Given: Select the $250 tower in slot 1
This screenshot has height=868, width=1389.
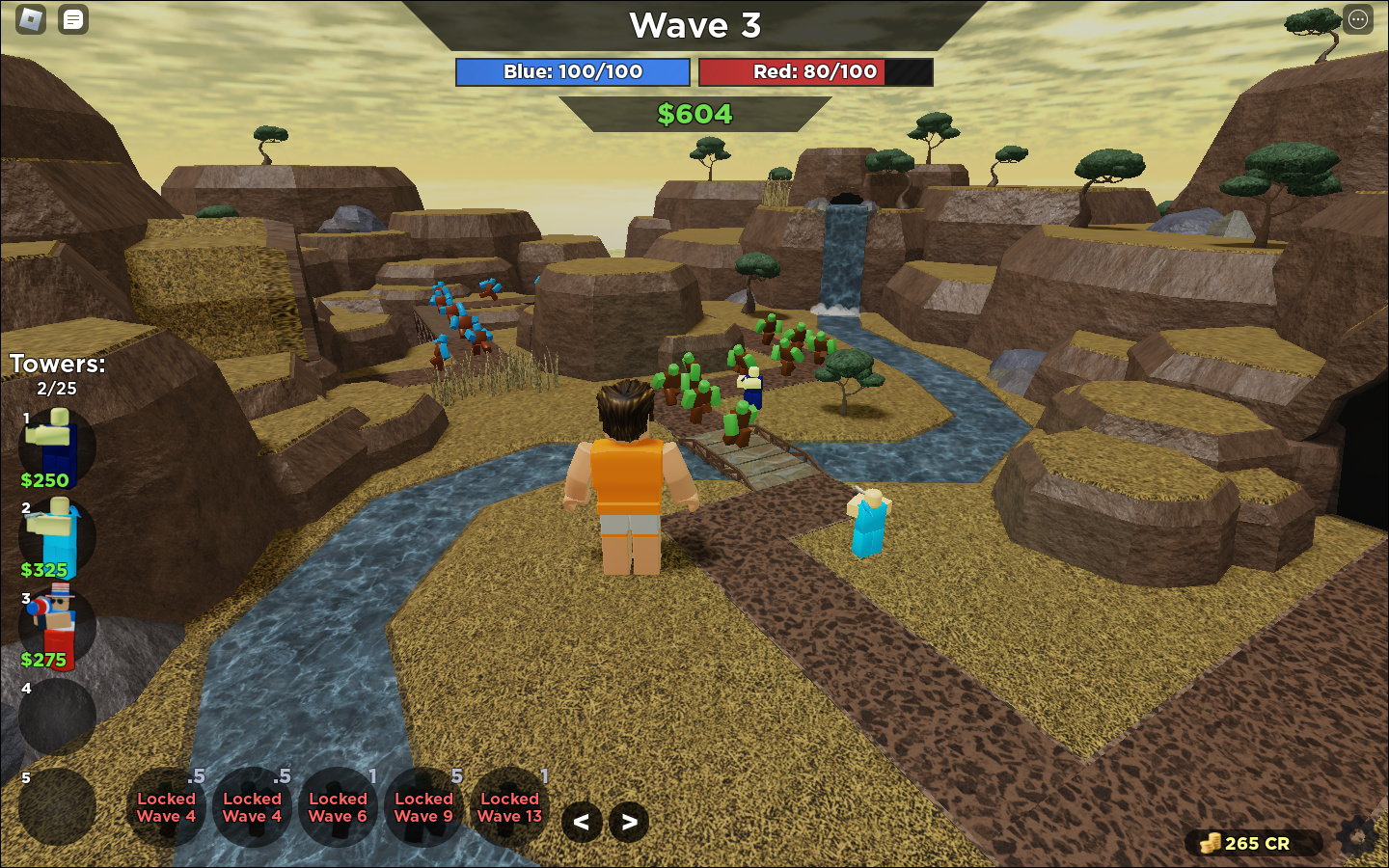Looking at the screenshot, I should click(x=57, y=447).
